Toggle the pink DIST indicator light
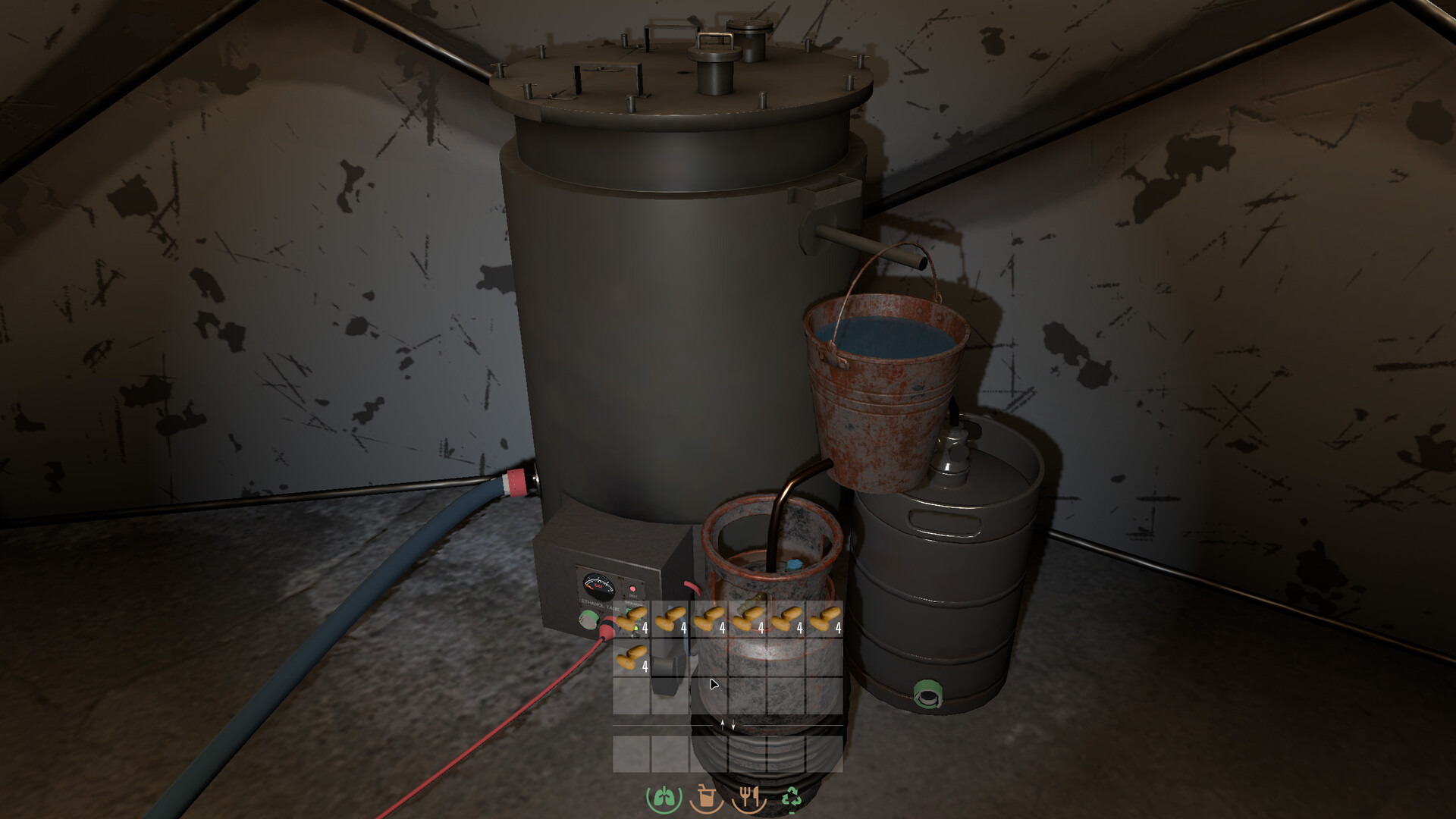 pyautogui.click(x=633, y=588)
